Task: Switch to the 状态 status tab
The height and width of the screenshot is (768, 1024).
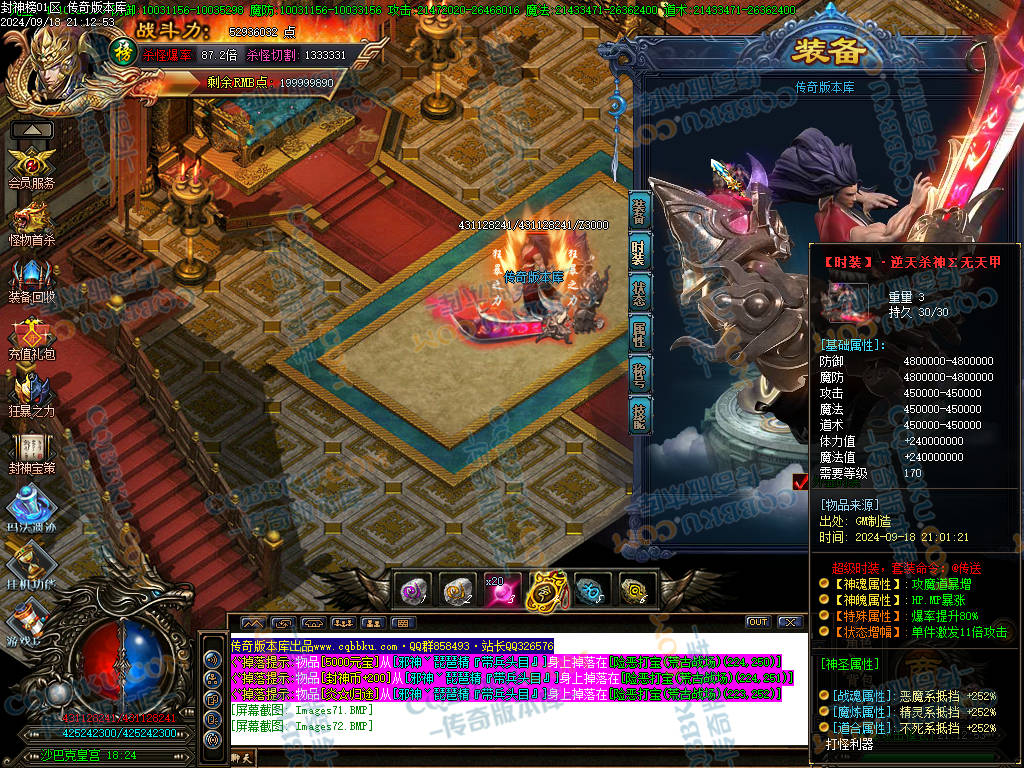Action: click(x=639, y=292)
